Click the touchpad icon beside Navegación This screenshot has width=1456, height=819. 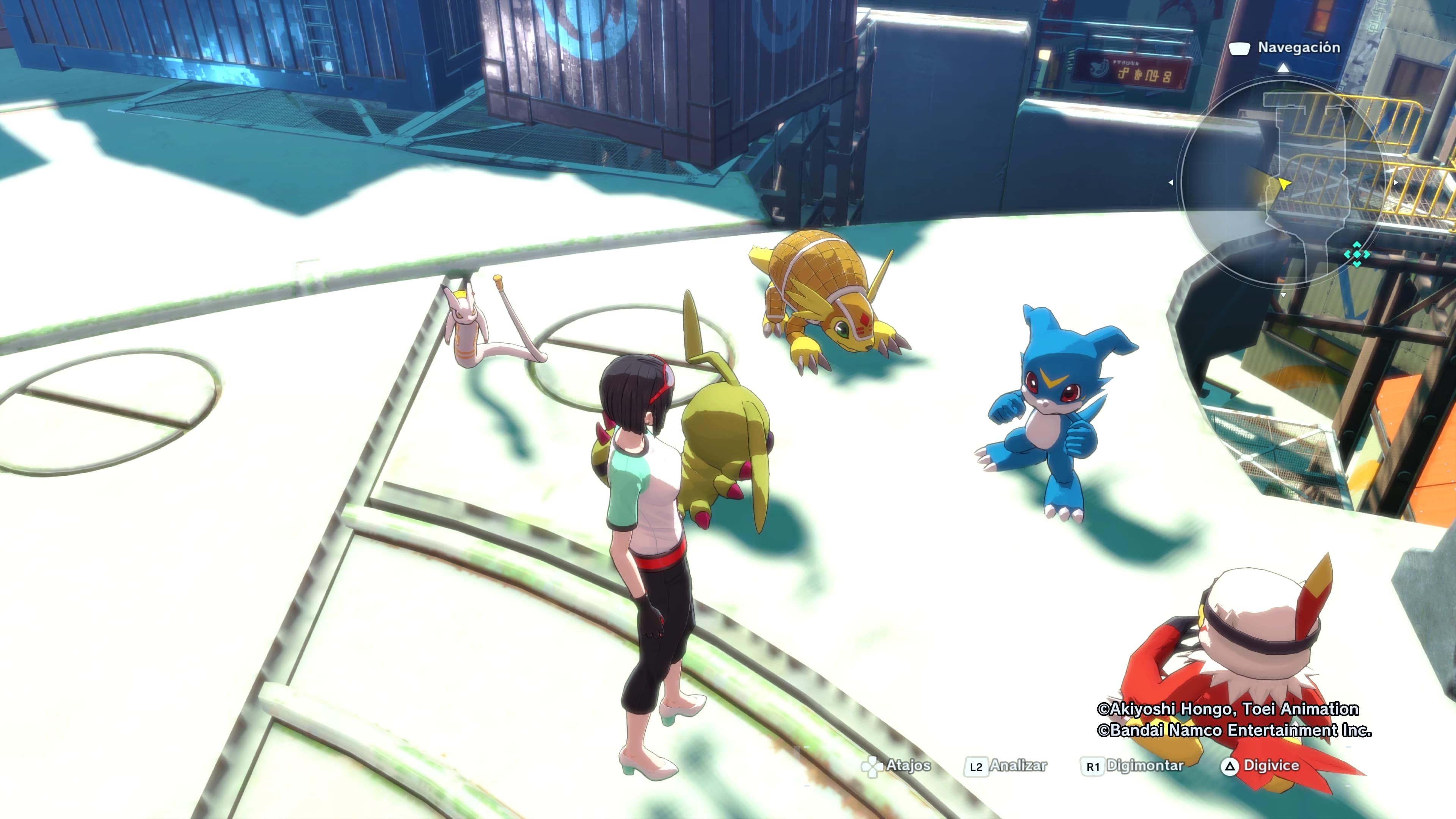click(1240, 49)
